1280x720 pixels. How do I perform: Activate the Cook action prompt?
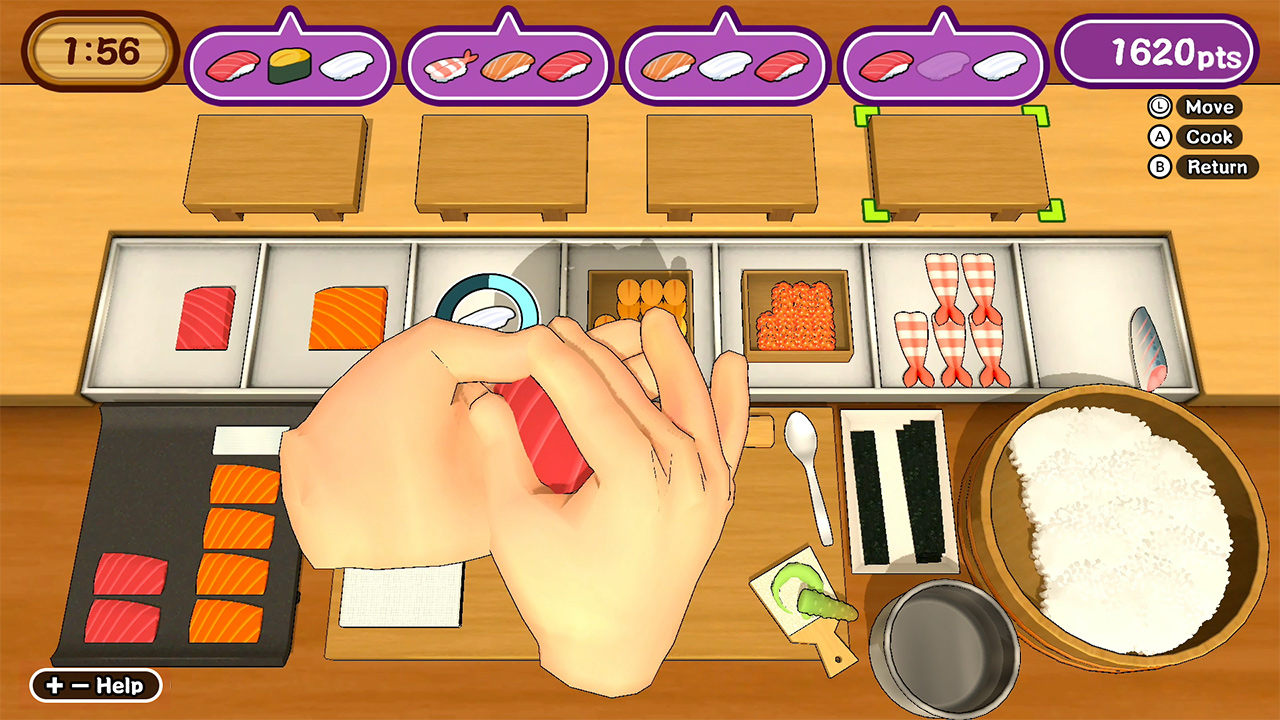(1209, 137)
